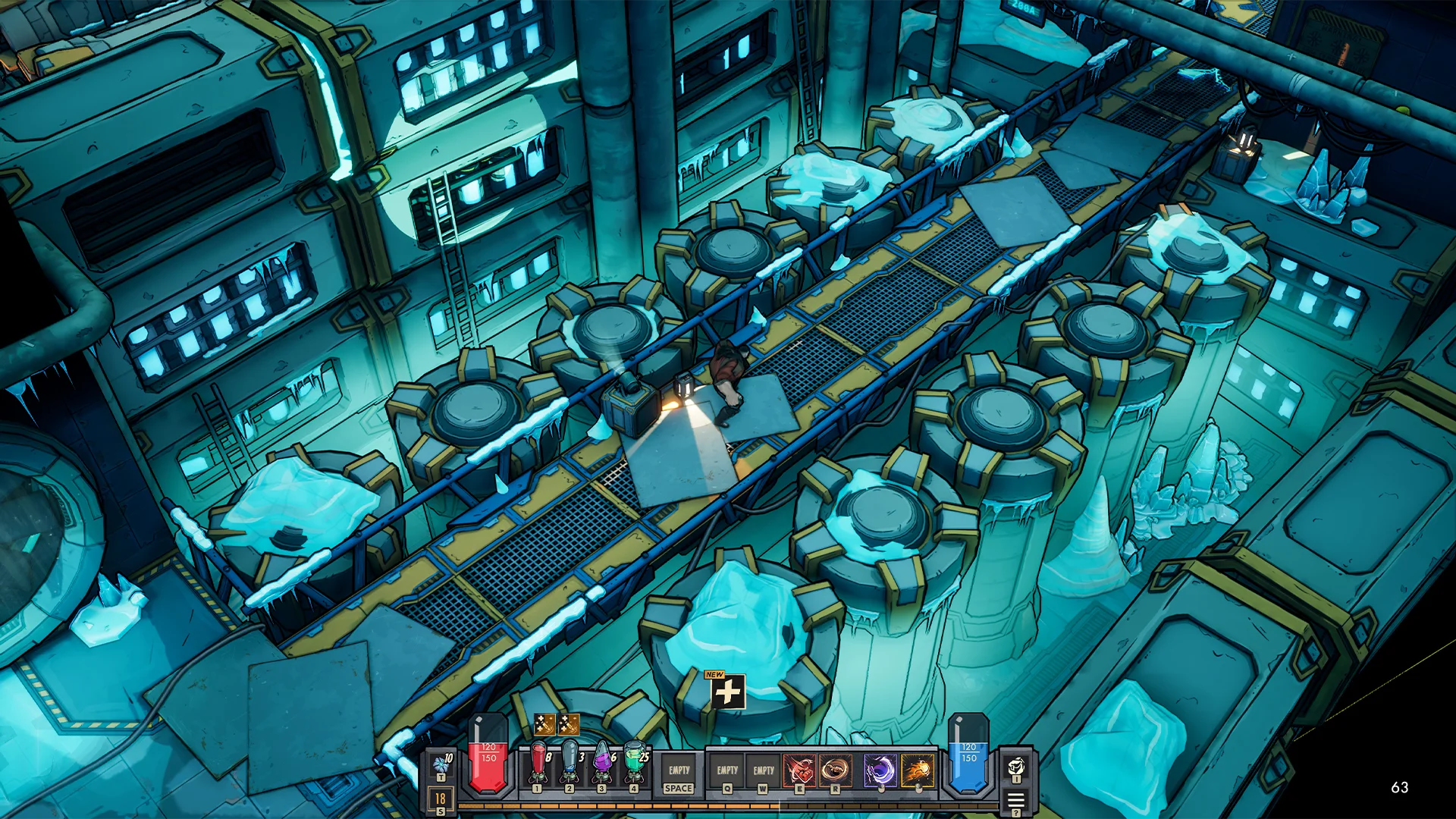This screenshot has width=1456, height=819.
Task: Activate the brown whirlwind ring ability
Action: click(835, 771)
